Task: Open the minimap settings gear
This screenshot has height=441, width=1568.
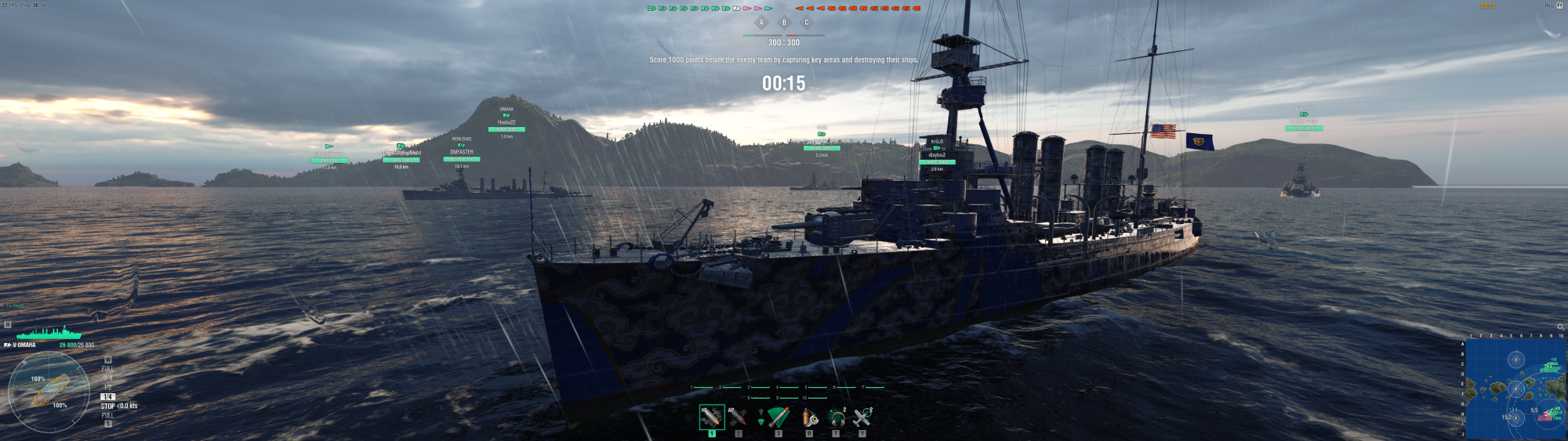Action: point(1560,327)
